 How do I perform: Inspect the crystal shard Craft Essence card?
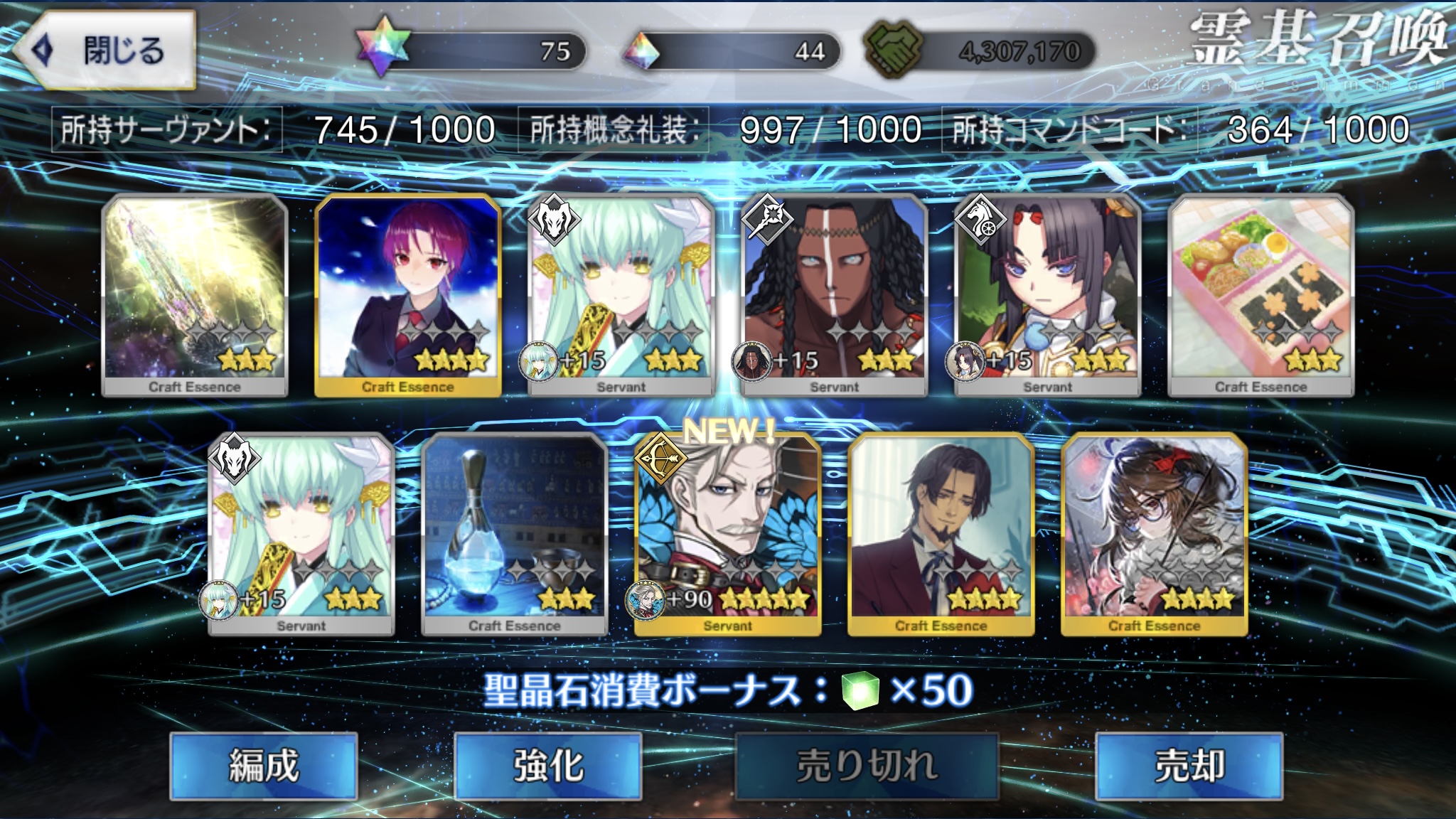(195, 294)
